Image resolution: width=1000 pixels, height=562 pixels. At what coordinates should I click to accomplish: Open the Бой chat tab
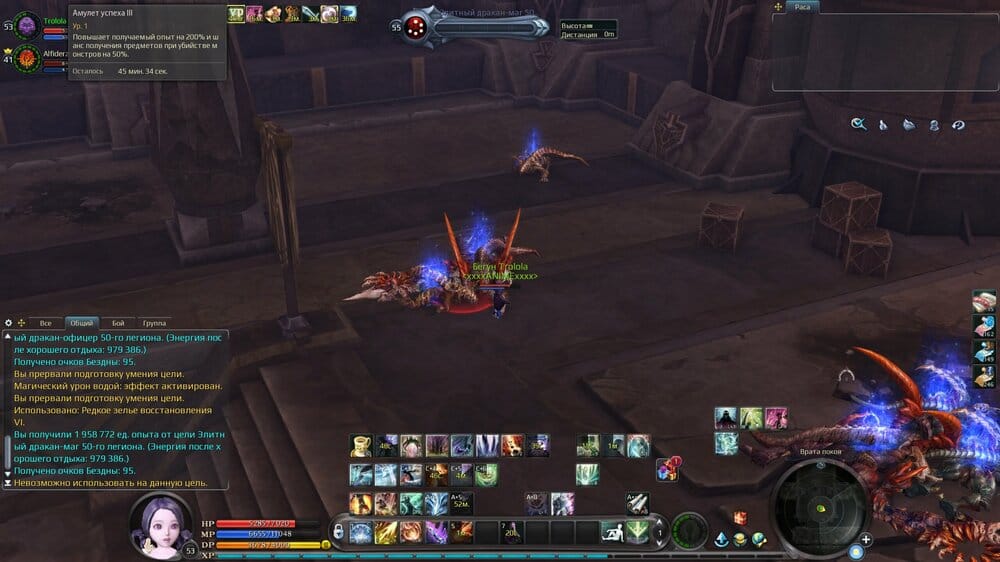[x=118, y=323]
